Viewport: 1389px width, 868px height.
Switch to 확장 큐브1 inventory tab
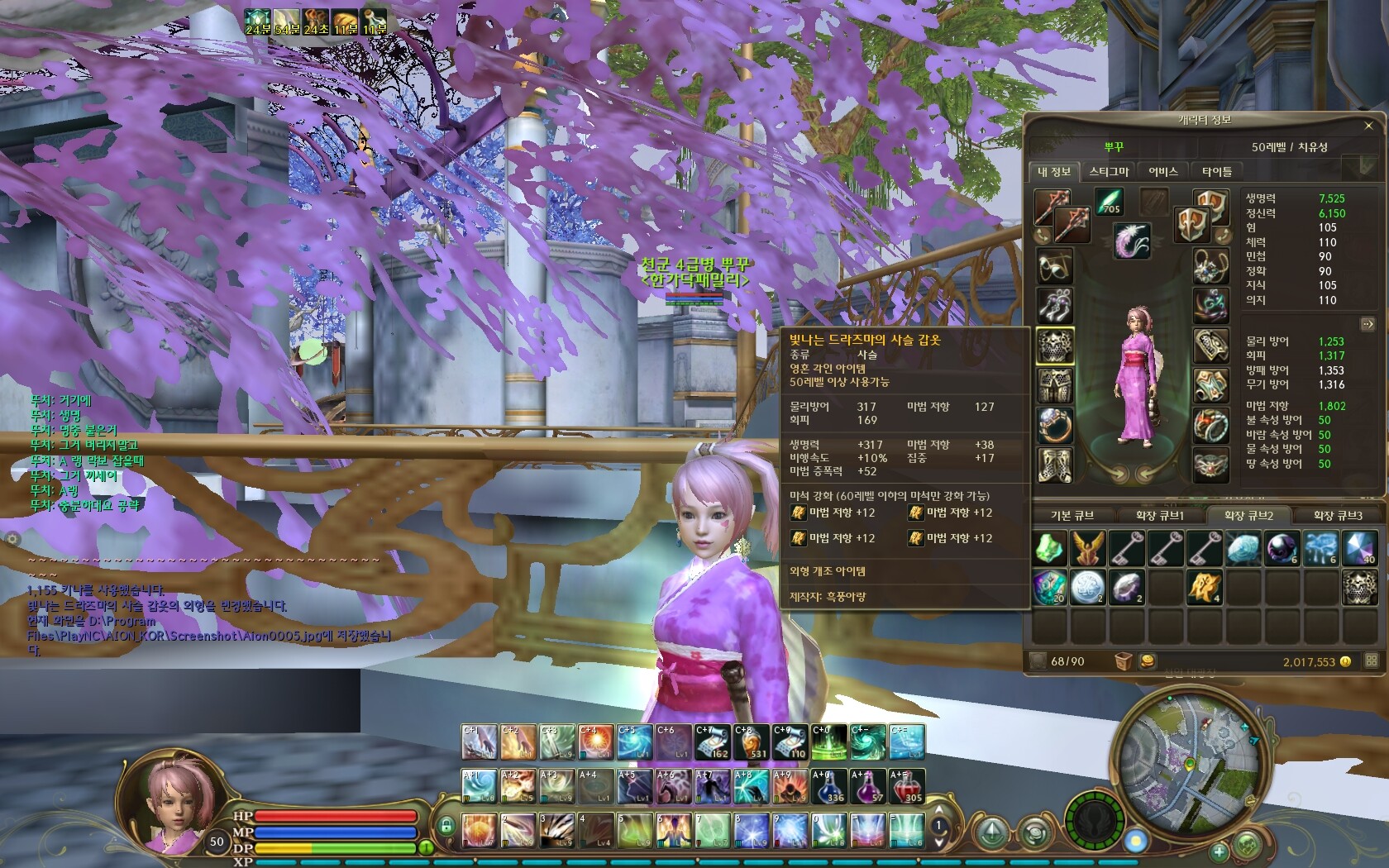click(1160, 515)
